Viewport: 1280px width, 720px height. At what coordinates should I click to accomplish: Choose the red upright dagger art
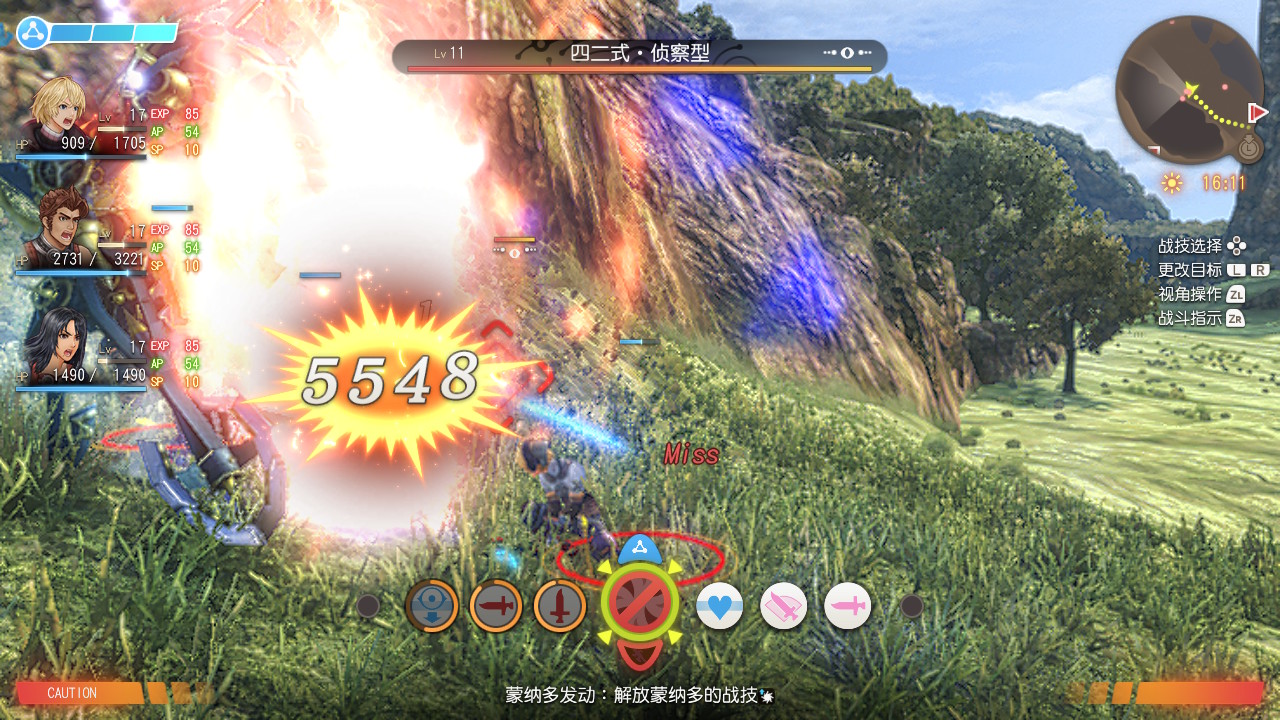click(559, 606)
